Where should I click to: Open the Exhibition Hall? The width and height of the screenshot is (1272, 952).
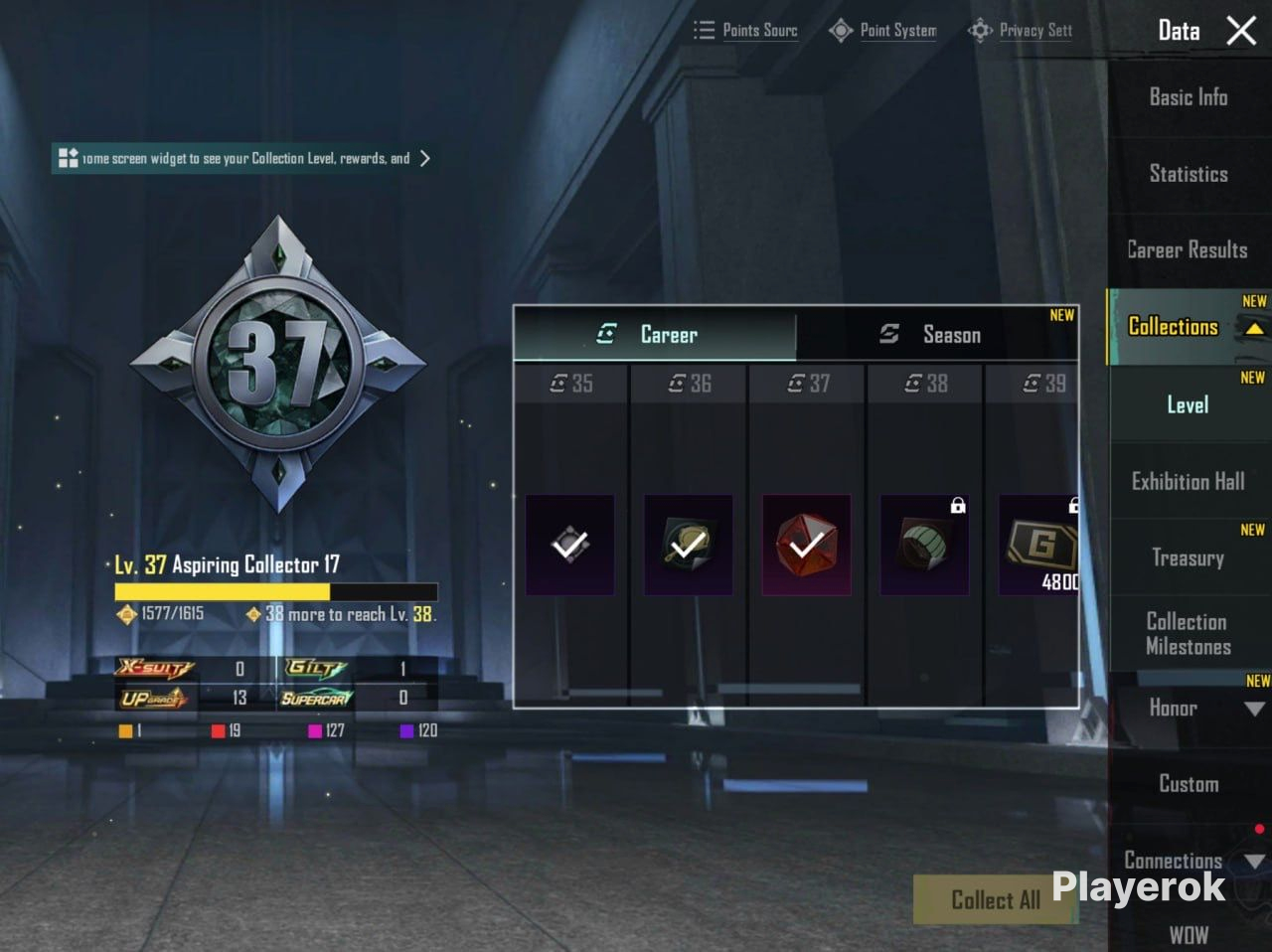click(1188, 482)
